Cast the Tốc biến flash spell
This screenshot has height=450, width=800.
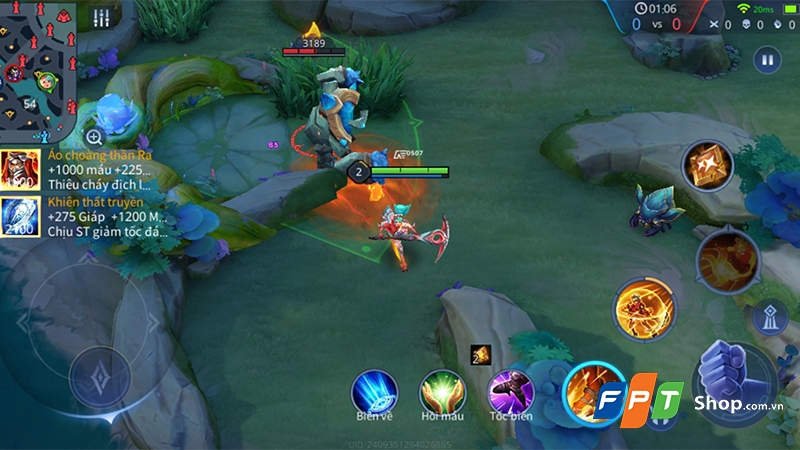tap(511, 391)
